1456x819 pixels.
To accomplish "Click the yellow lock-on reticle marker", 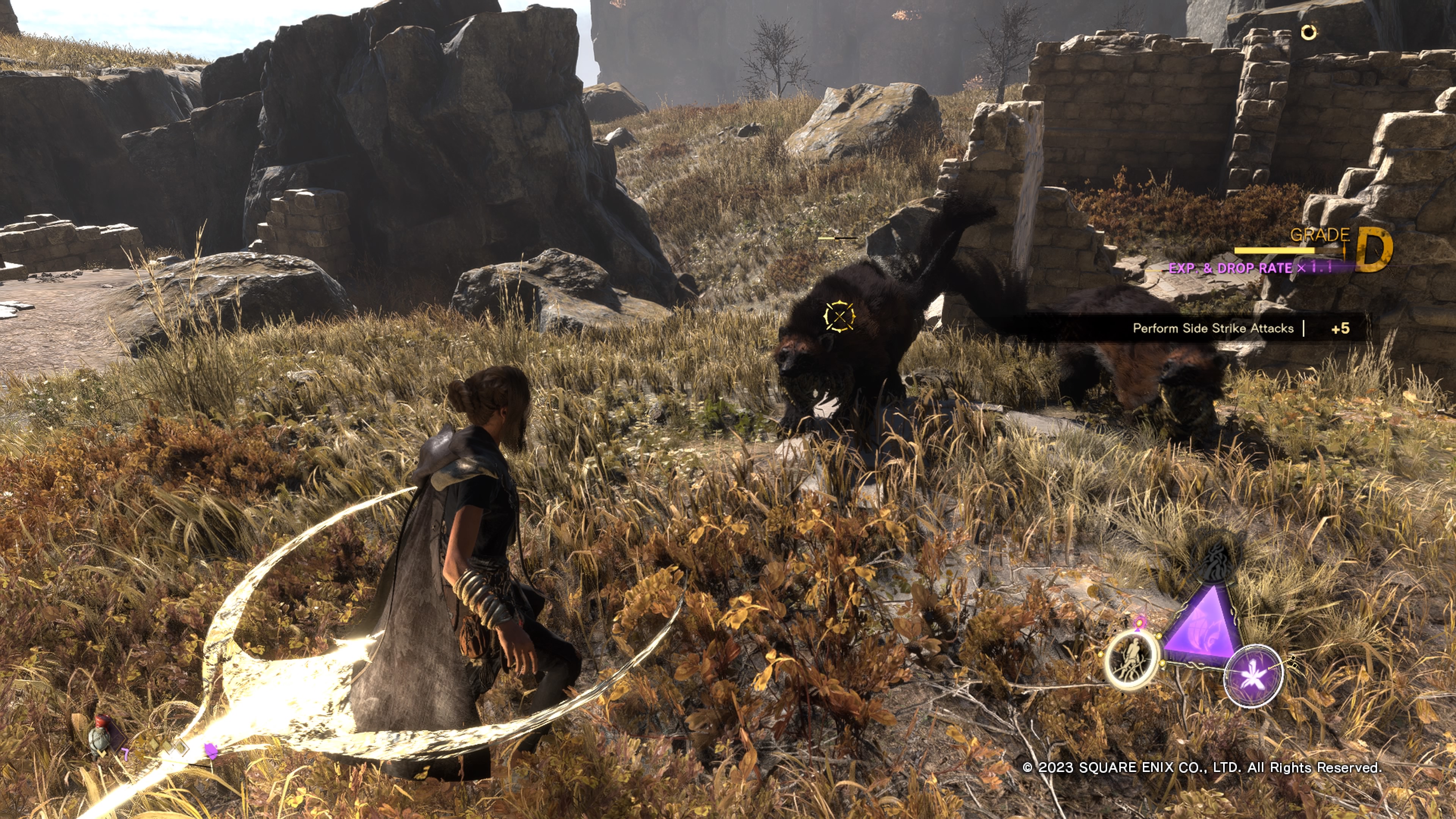I will (x=839, y=316).
